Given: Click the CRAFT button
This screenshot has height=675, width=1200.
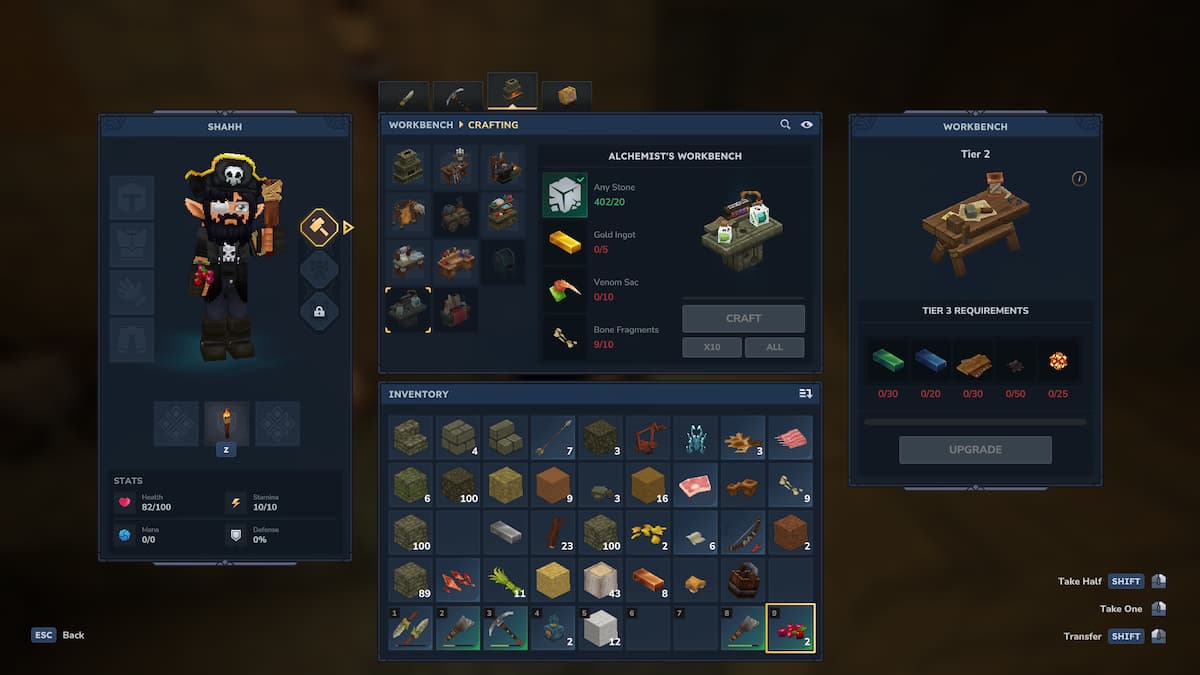Looking at the screenshot, I should pos(743,318).
